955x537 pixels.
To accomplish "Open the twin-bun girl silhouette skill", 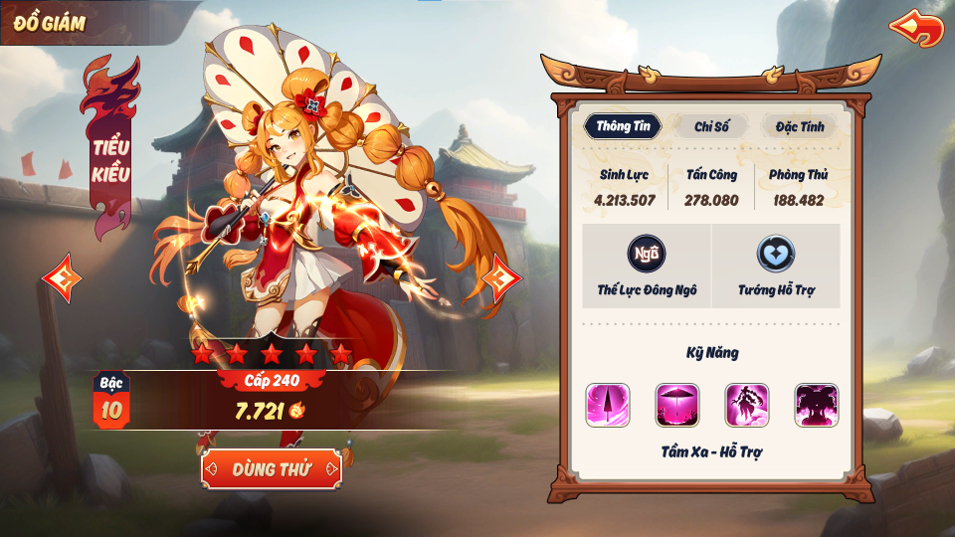I will 816,405.
